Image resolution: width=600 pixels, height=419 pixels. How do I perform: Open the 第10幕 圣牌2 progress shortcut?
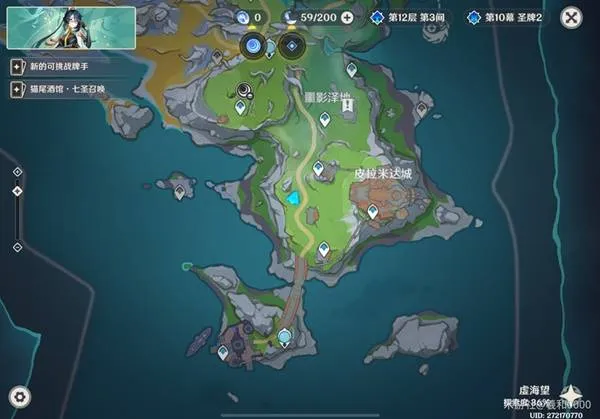pyautogui.click(x=505, y=17)
